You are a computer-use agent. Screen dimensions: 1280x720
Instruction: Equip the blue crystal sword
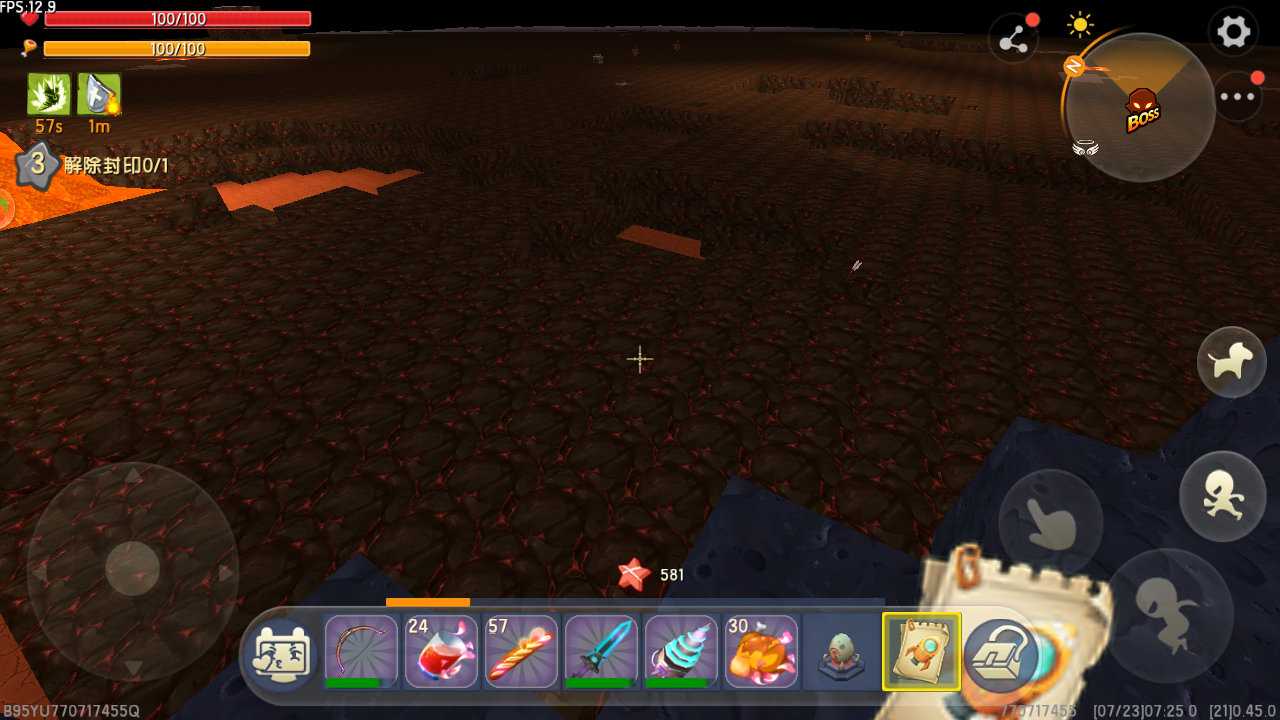pyautogui.click(x=601, y=651)
